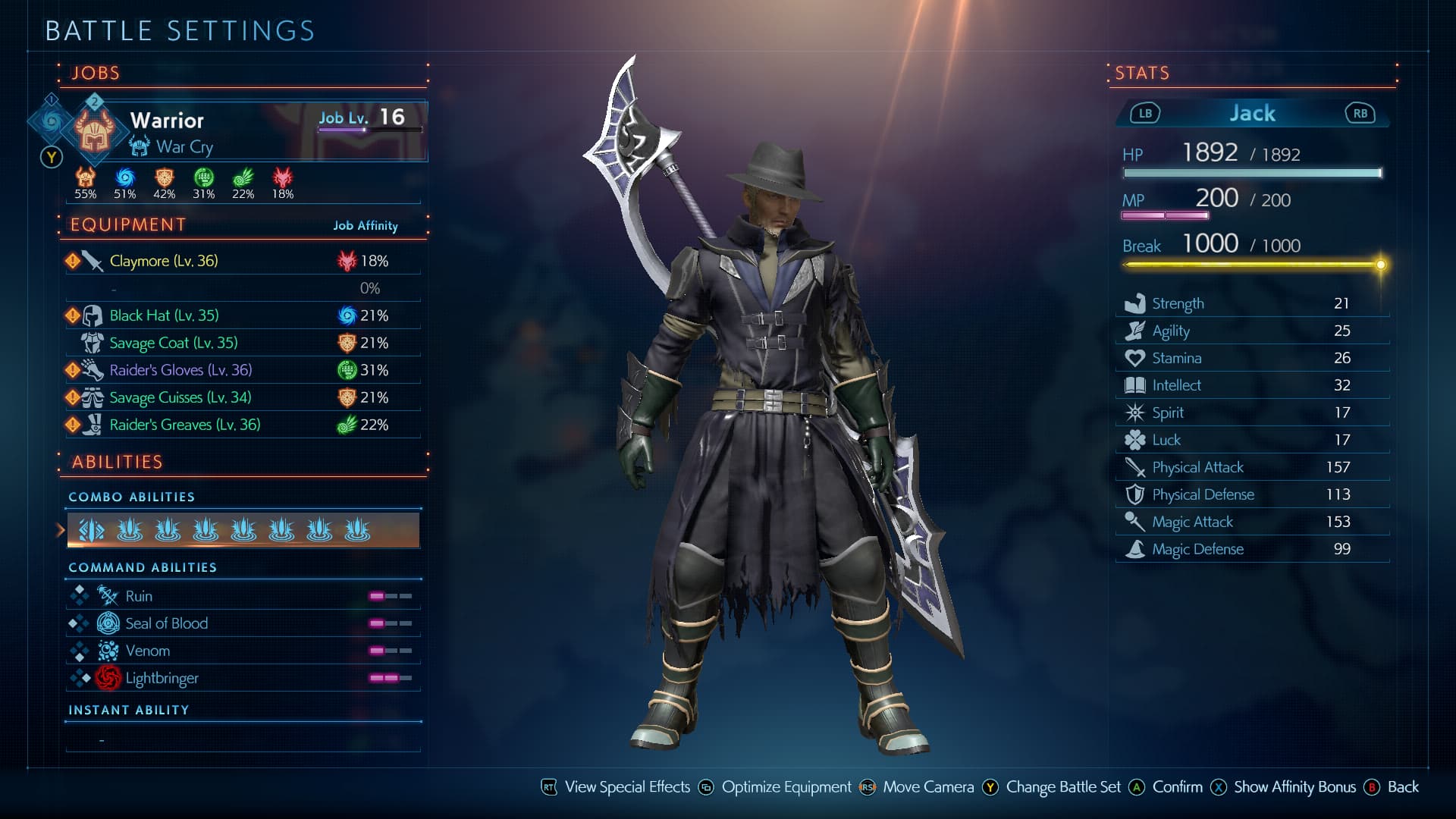Select the empty shield equipment slot
The width and height of the screenshot is (1456, 819).
point(243,288)
